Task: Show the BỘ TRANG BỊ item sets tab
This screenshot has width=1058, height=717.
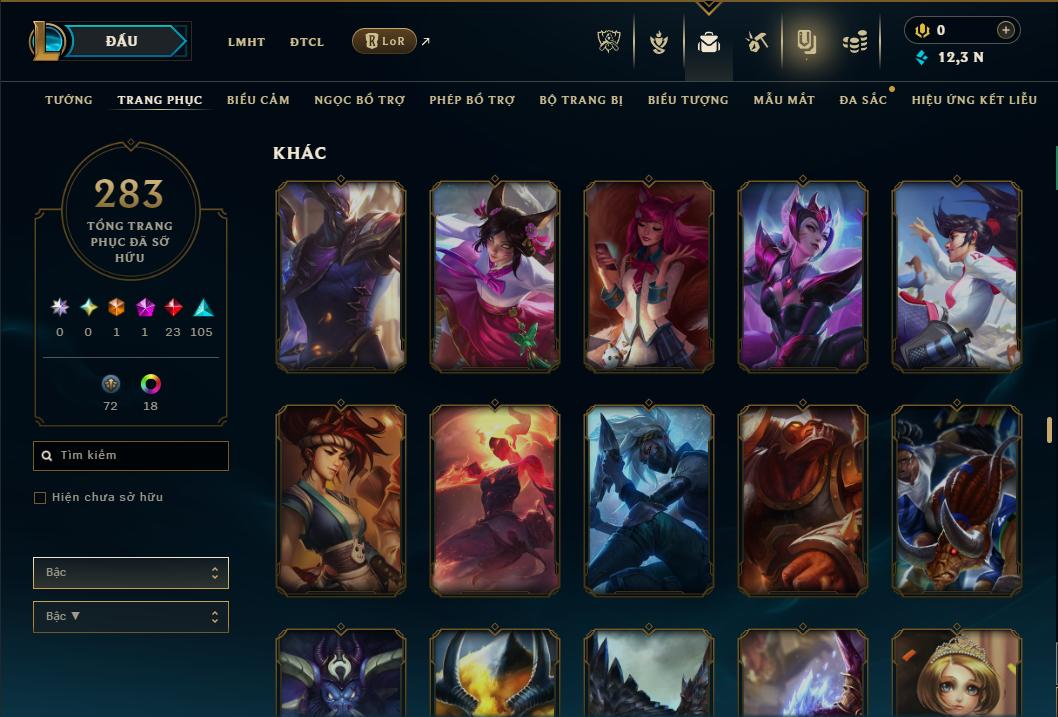Action: click(581, 100)
